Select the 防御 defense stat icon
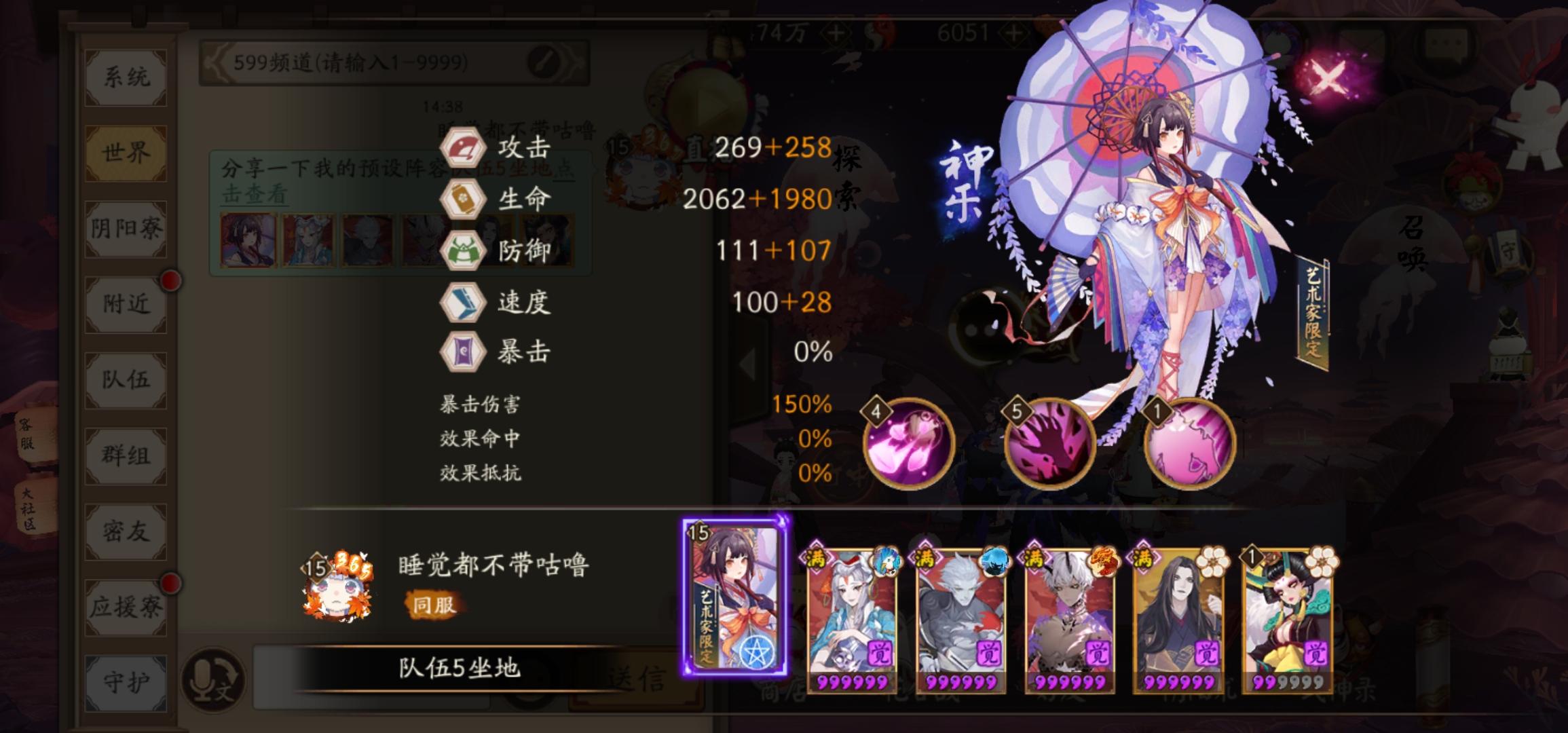The image size is (1568, 733). [x=464, y=249]
